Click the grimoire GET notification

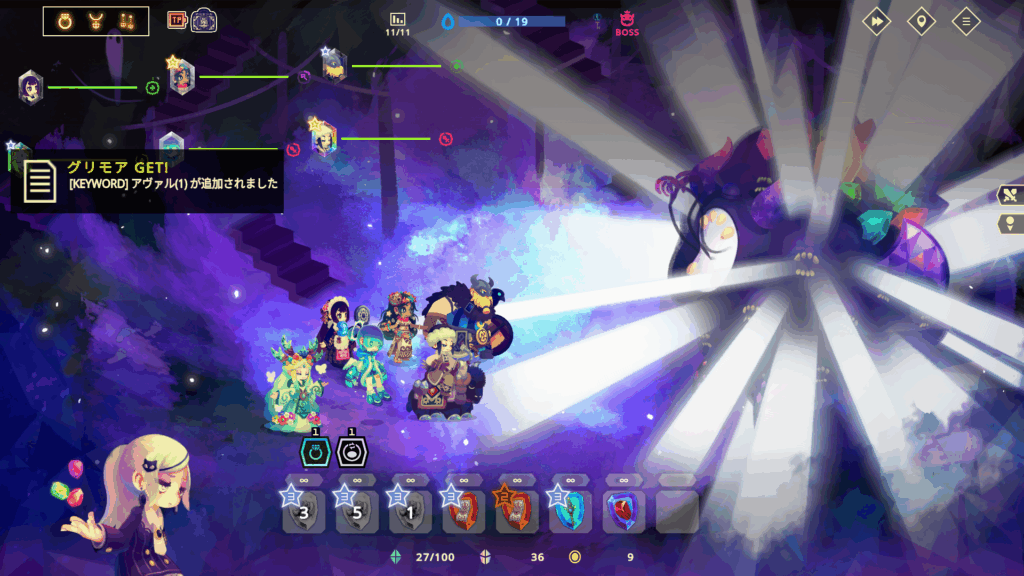tap(148, 176)
